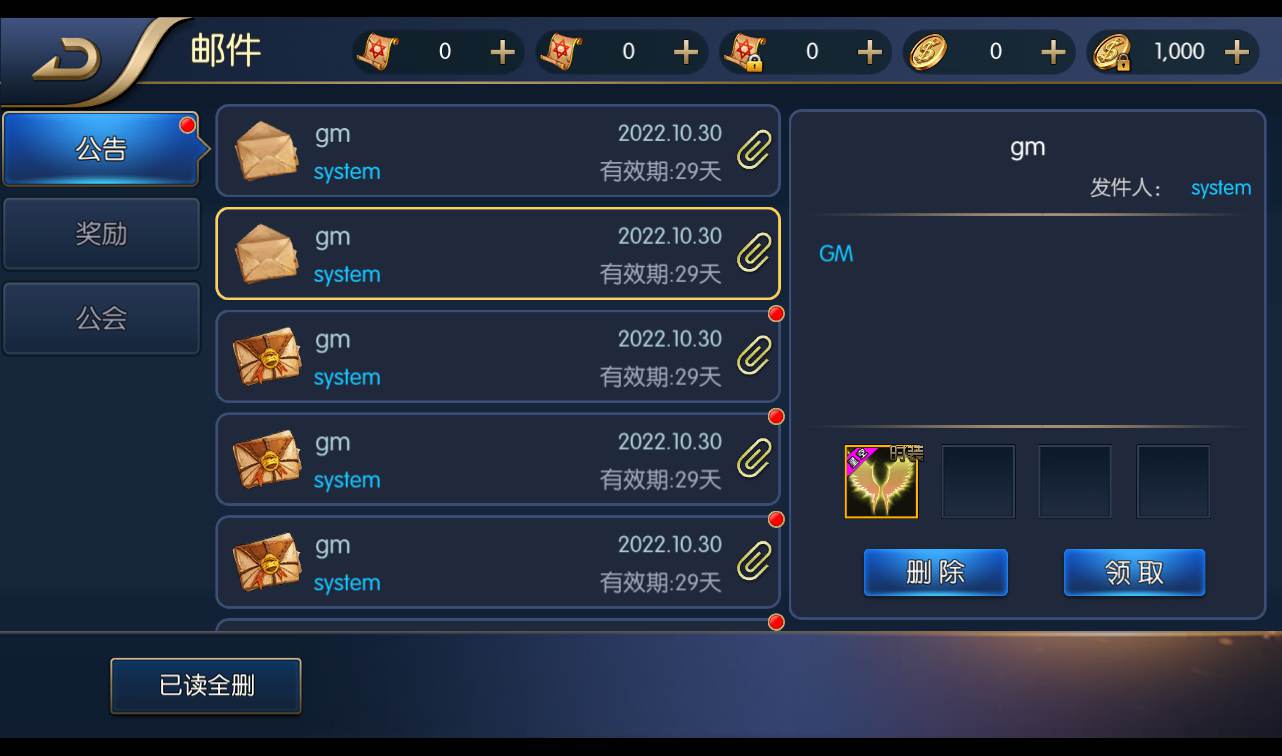1282x756 pixels.
Task: Click the sealed gift envelope icon on the third mail
Action: [x=267, y=357]
